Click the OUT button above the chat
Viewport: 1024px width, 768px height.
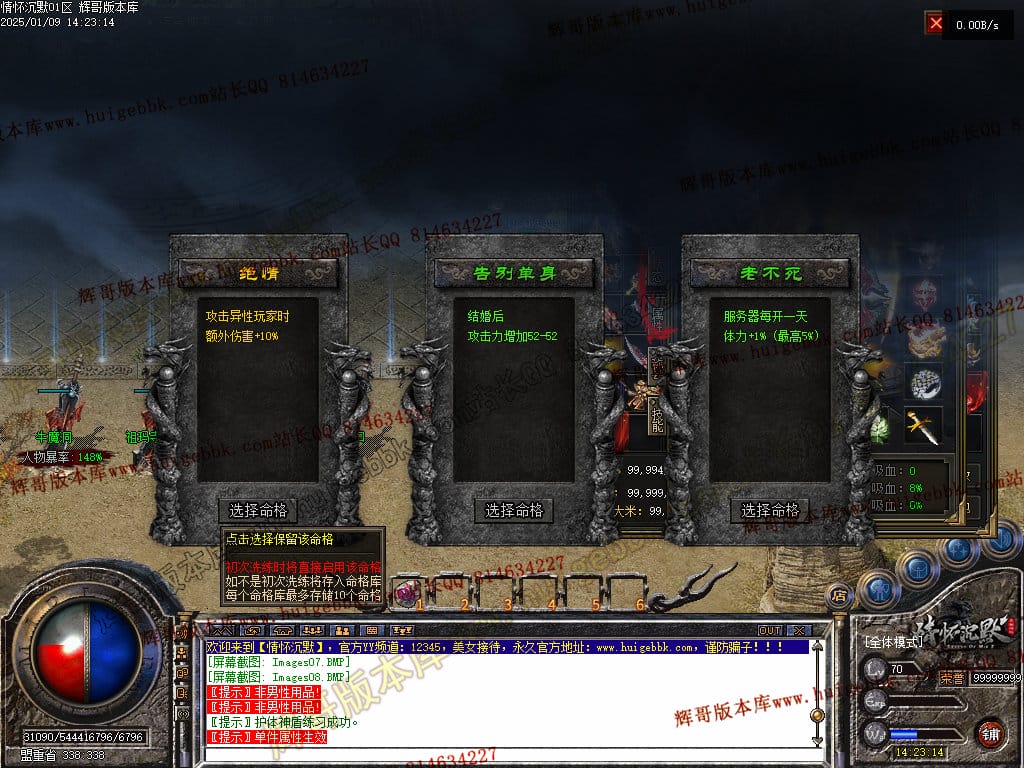coord(769,630)
